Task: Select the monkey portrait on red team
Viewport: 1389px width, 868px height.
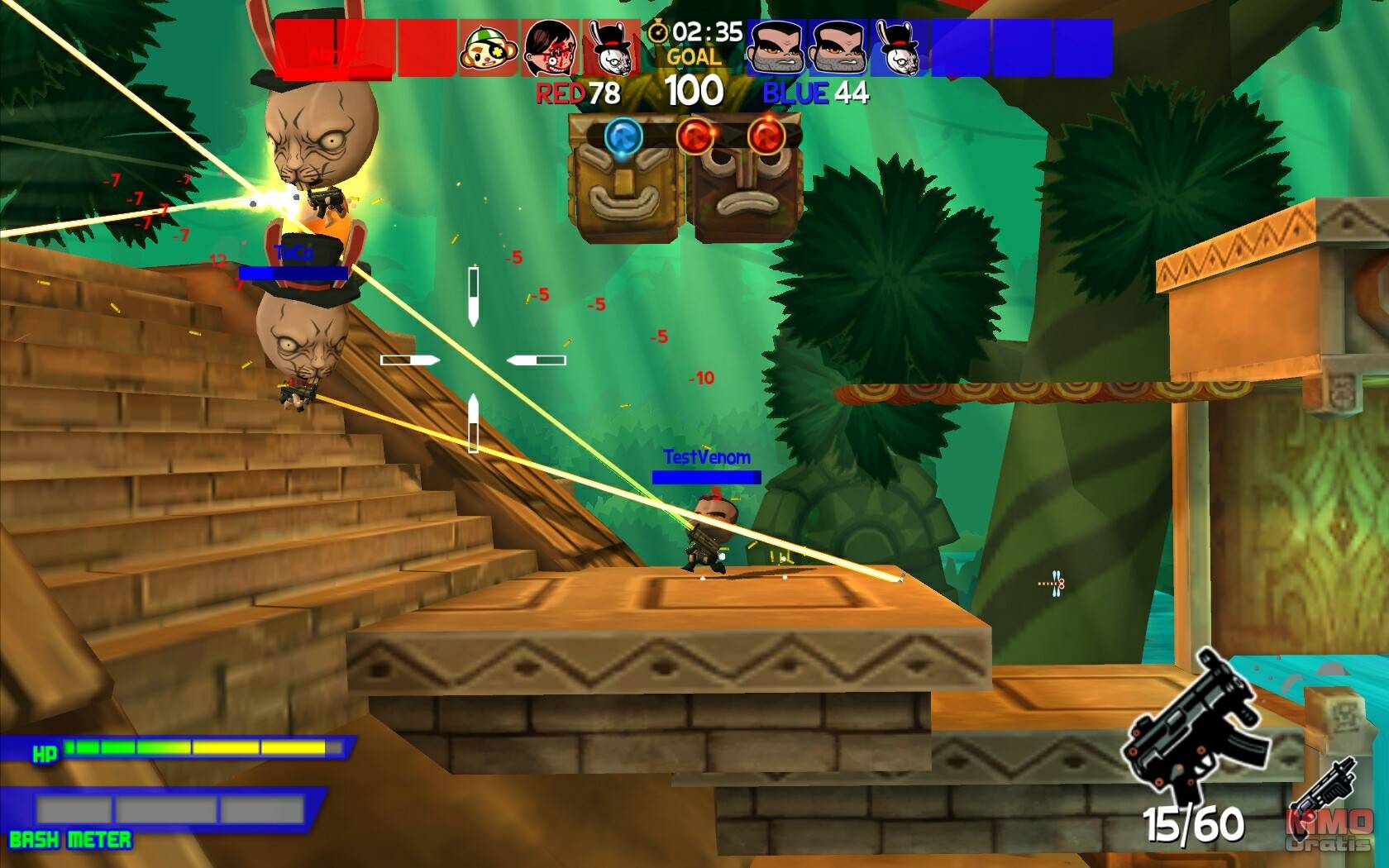Action: 489,49
